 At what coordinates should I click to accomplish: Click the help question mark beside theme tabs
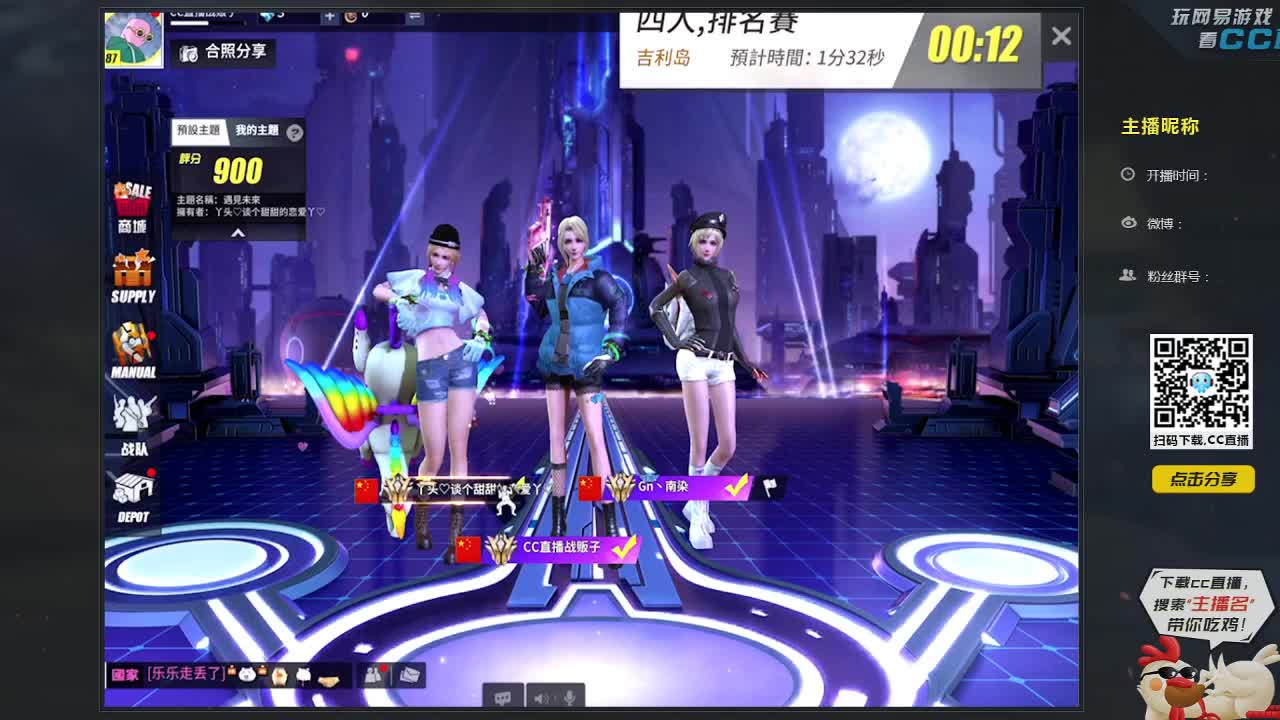(x=294, y=132)
